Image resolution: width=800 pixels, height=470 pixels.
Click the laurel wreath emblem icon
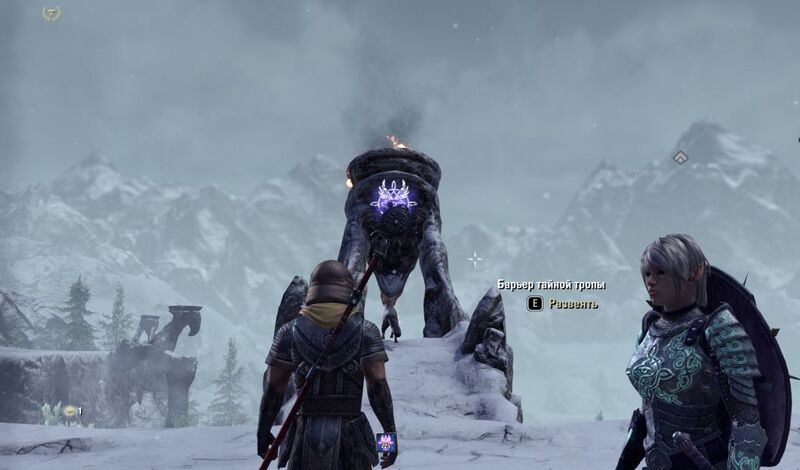[x=52, y=13]
